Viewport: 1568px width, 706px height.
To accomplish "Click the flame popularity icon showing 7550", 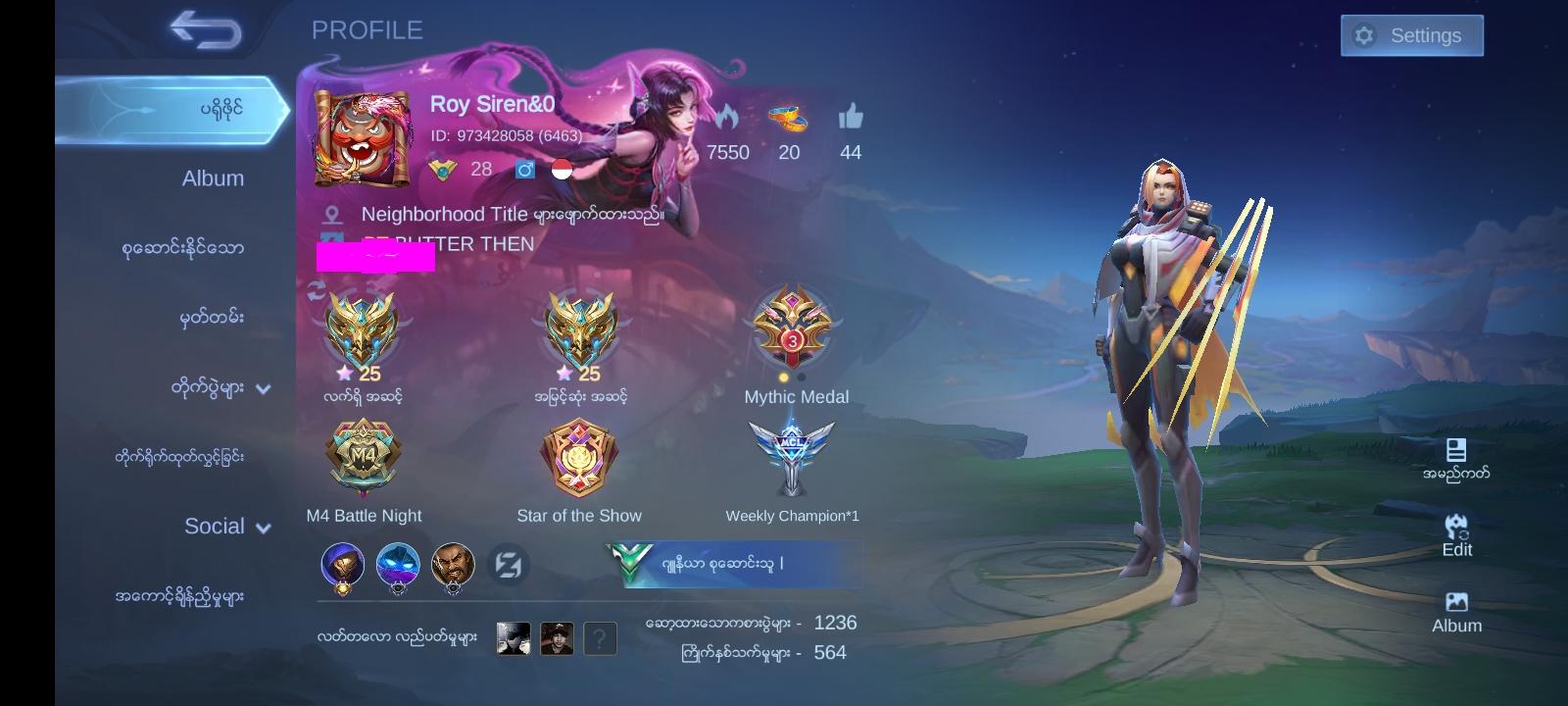I will [726, 117].
